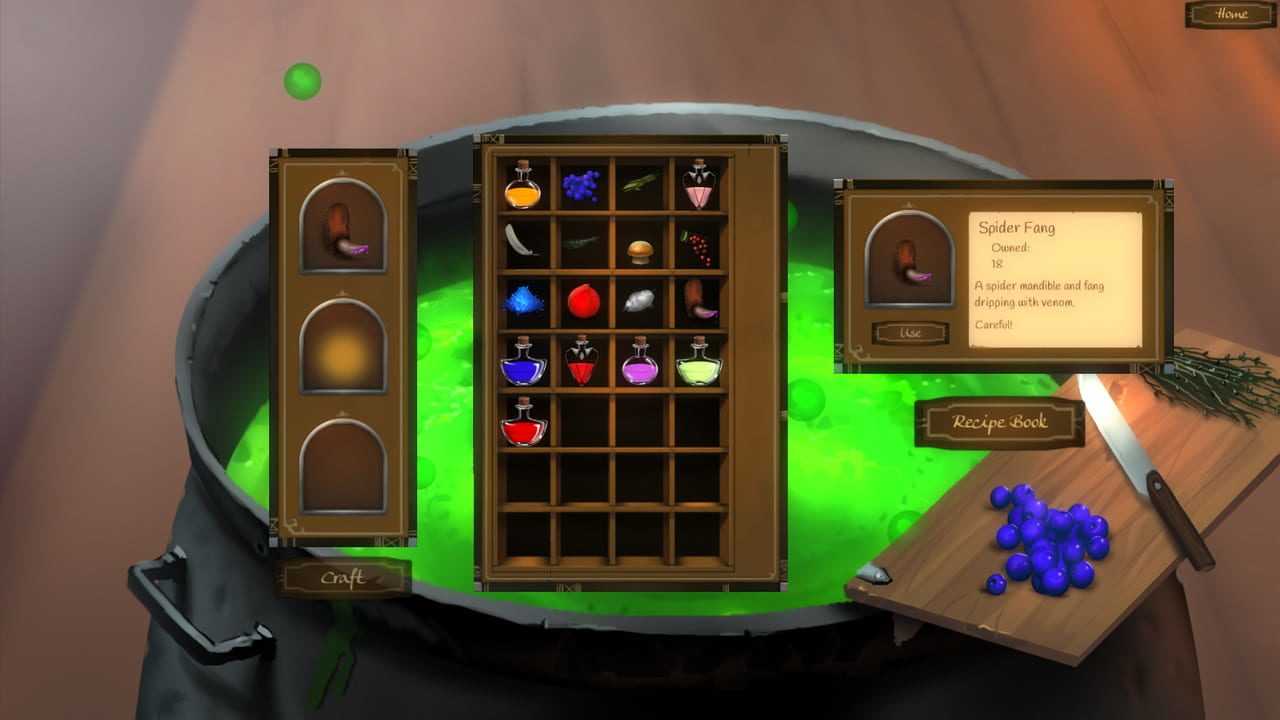The height and width of the screenshot is (720, 1280).
Task: Choose the pink heart-shaped potion
Action: tap(699, 185)
